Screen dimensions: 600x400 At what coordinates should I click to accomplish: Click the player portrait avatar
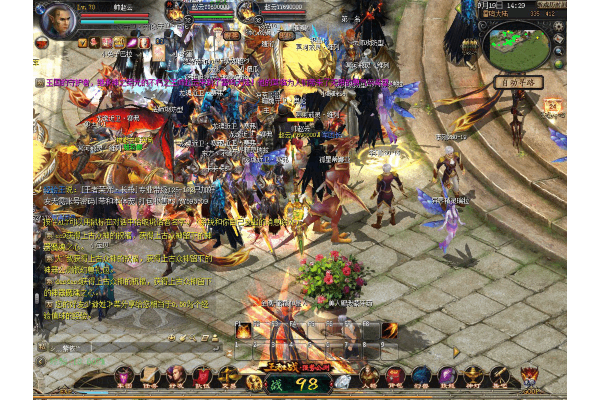(56, 21)
